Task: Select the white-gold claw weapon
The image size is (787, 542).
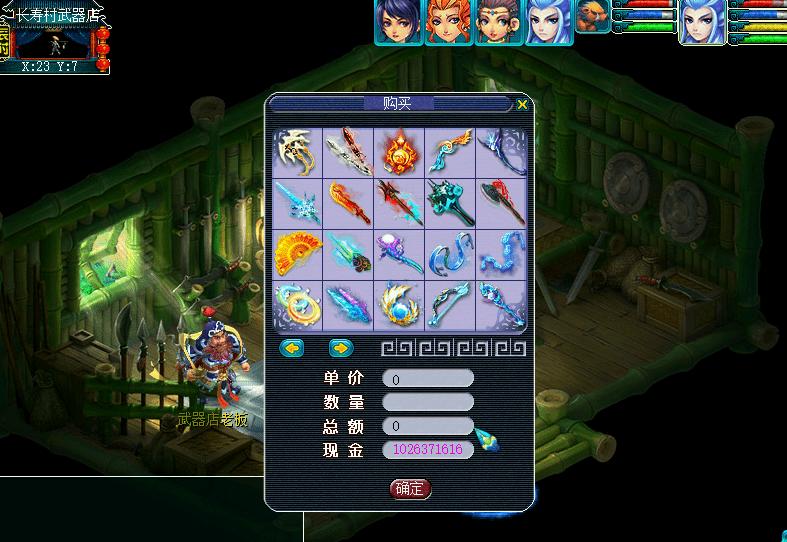Action: (x=297, y=152)
